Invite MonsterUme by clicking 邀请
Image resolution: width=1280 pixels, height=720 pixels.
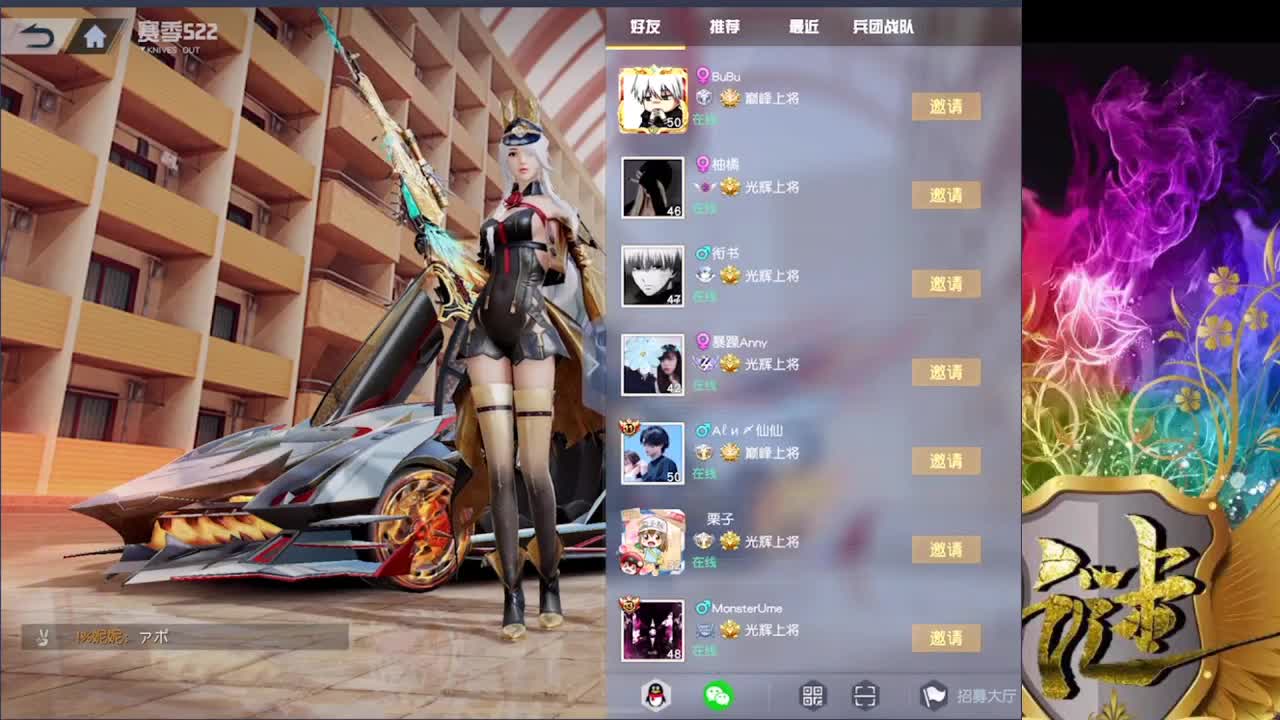(x=946, y=638)
